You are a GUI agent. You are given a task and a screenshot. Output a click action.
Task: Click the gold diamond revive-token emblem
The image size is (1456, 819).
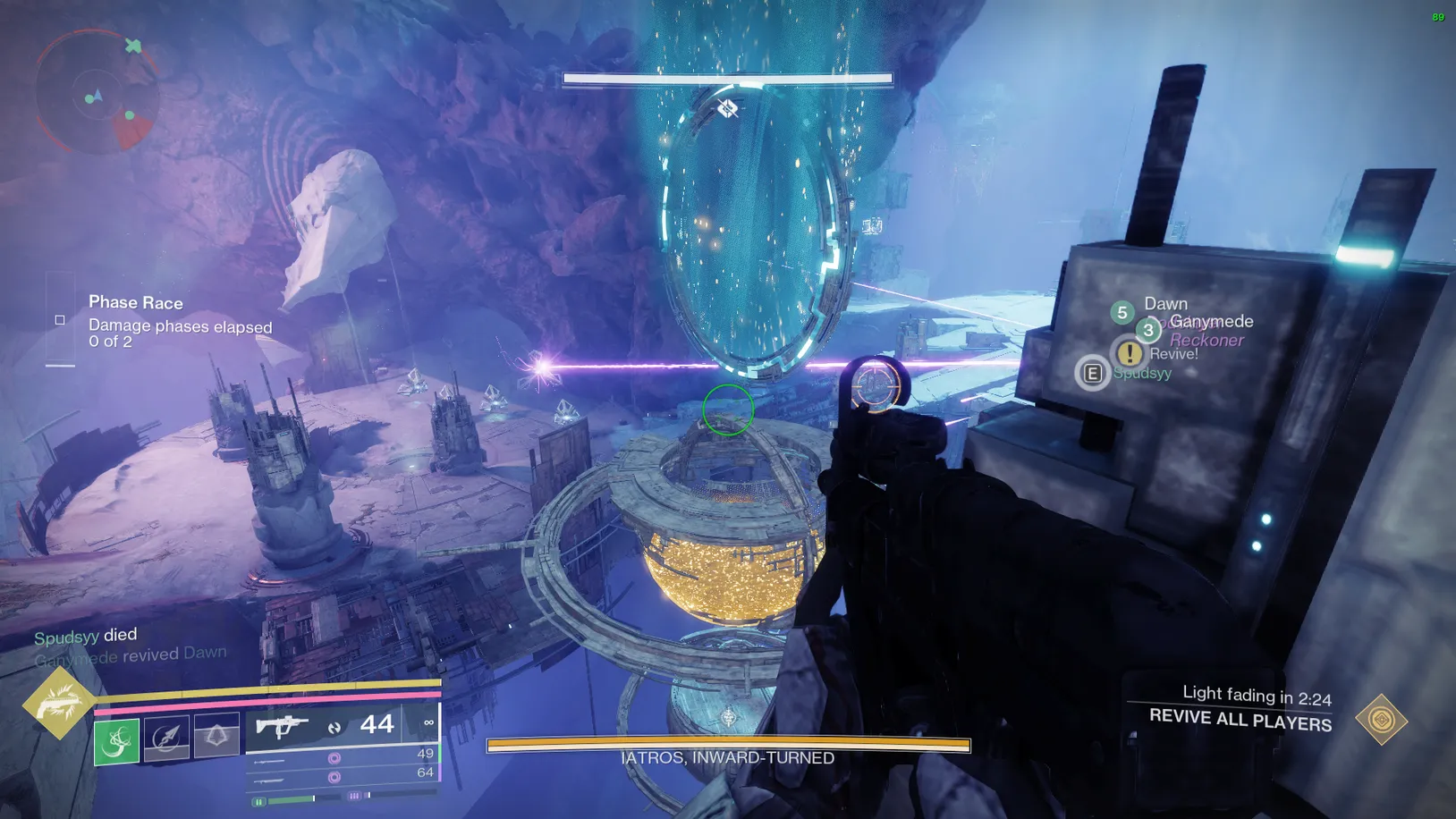(1381, 719)
